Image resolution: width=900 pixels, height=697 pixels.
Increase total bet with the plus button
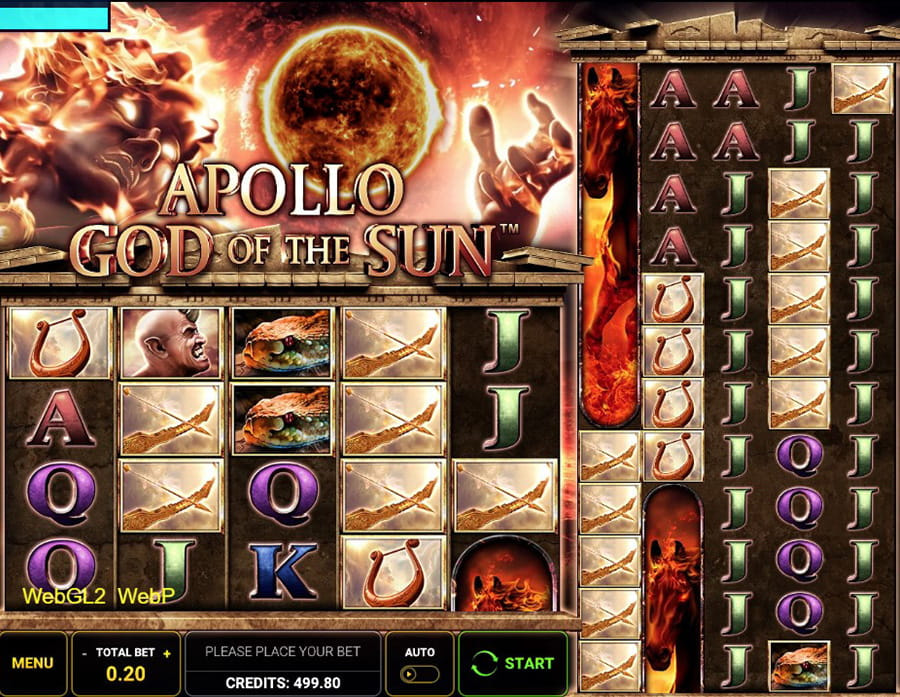point(167,652)
